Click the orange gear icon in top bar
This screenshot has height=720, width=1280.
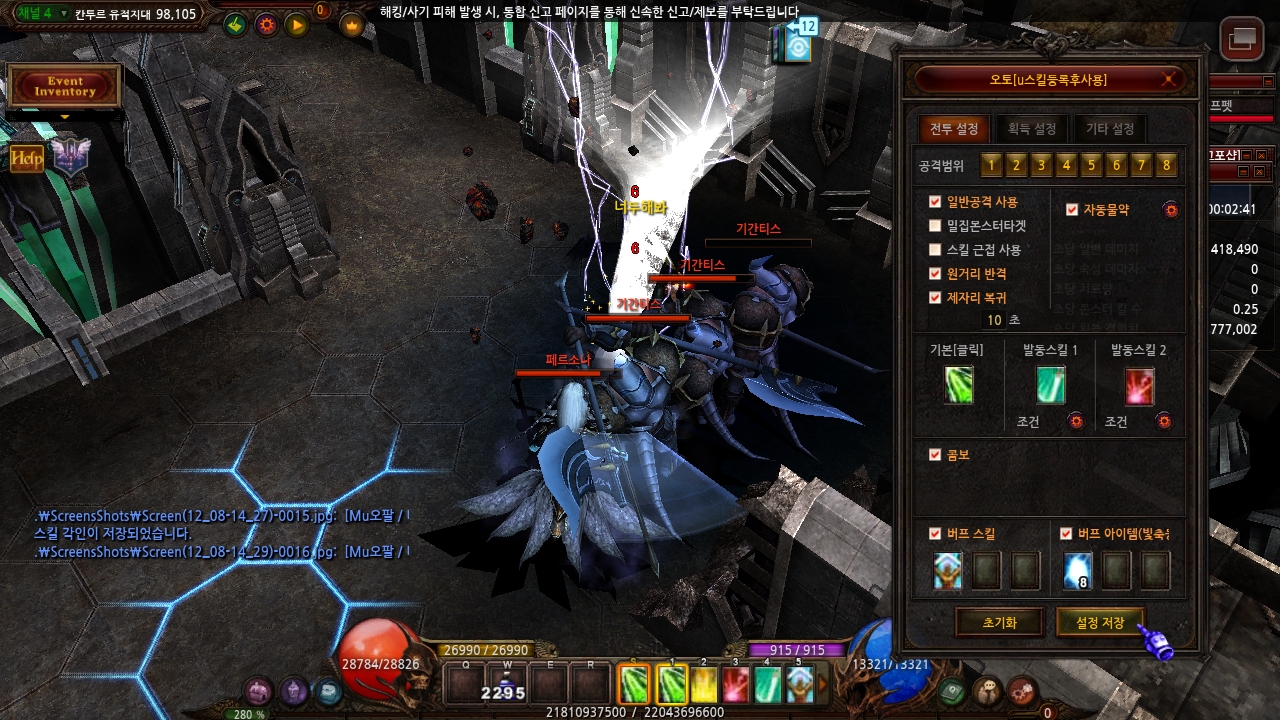coord(266,25)
